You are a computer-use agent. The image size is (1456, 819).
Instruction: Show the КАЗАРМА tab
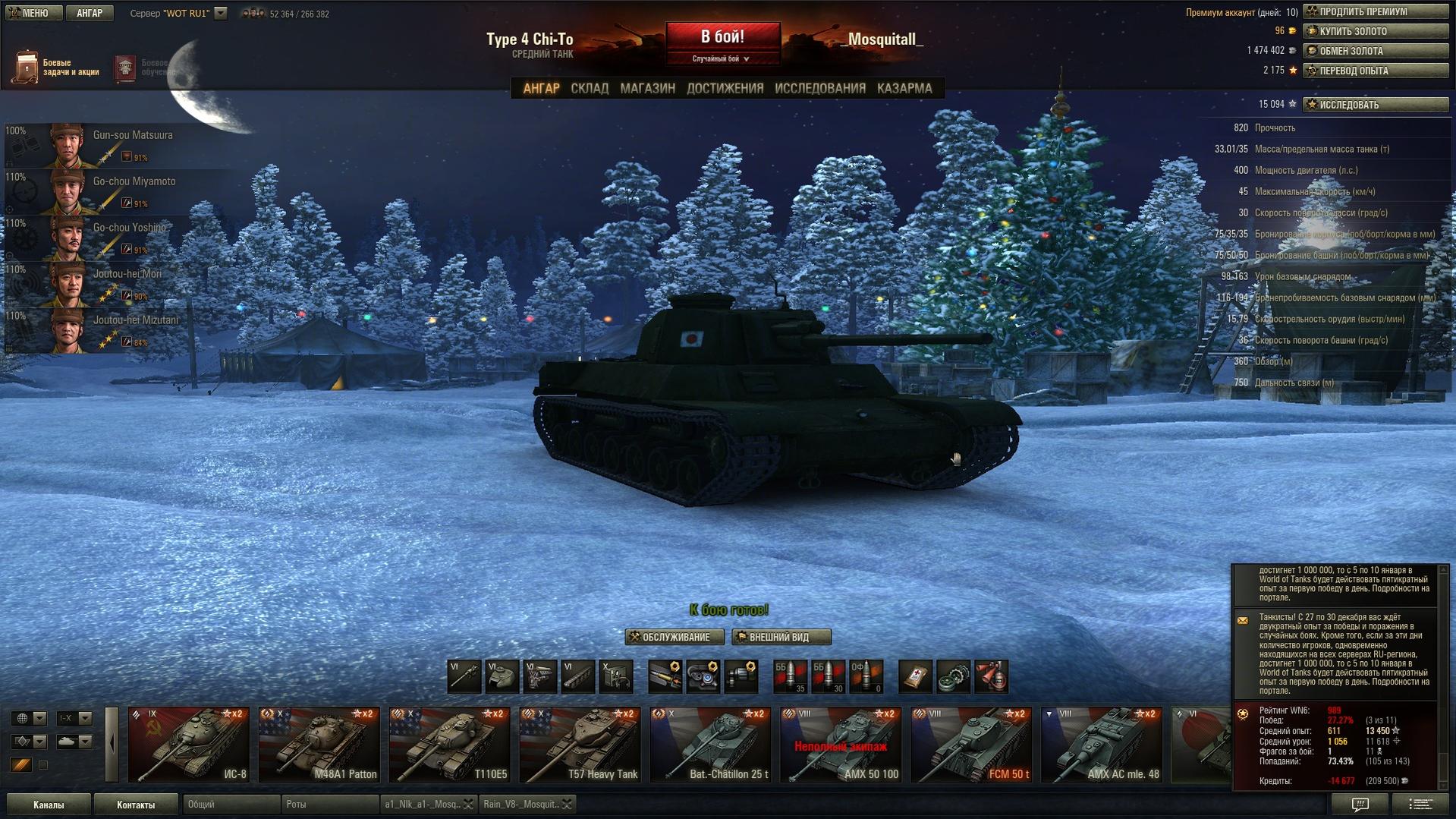(x=904, y=88)
